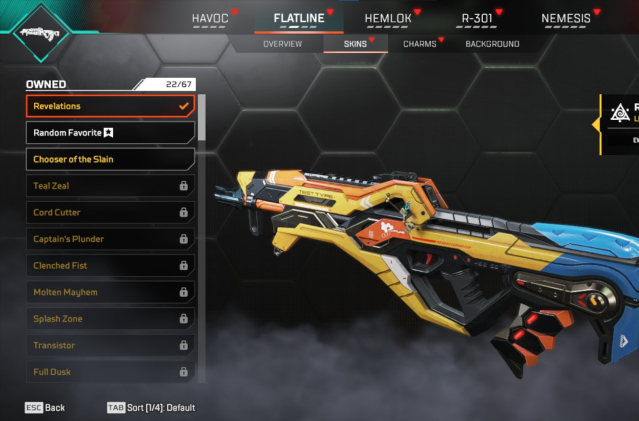This screenshot has width=639, height=421.
Task: Preview the Molten Mayhem skin
Action: click(110, 292)
